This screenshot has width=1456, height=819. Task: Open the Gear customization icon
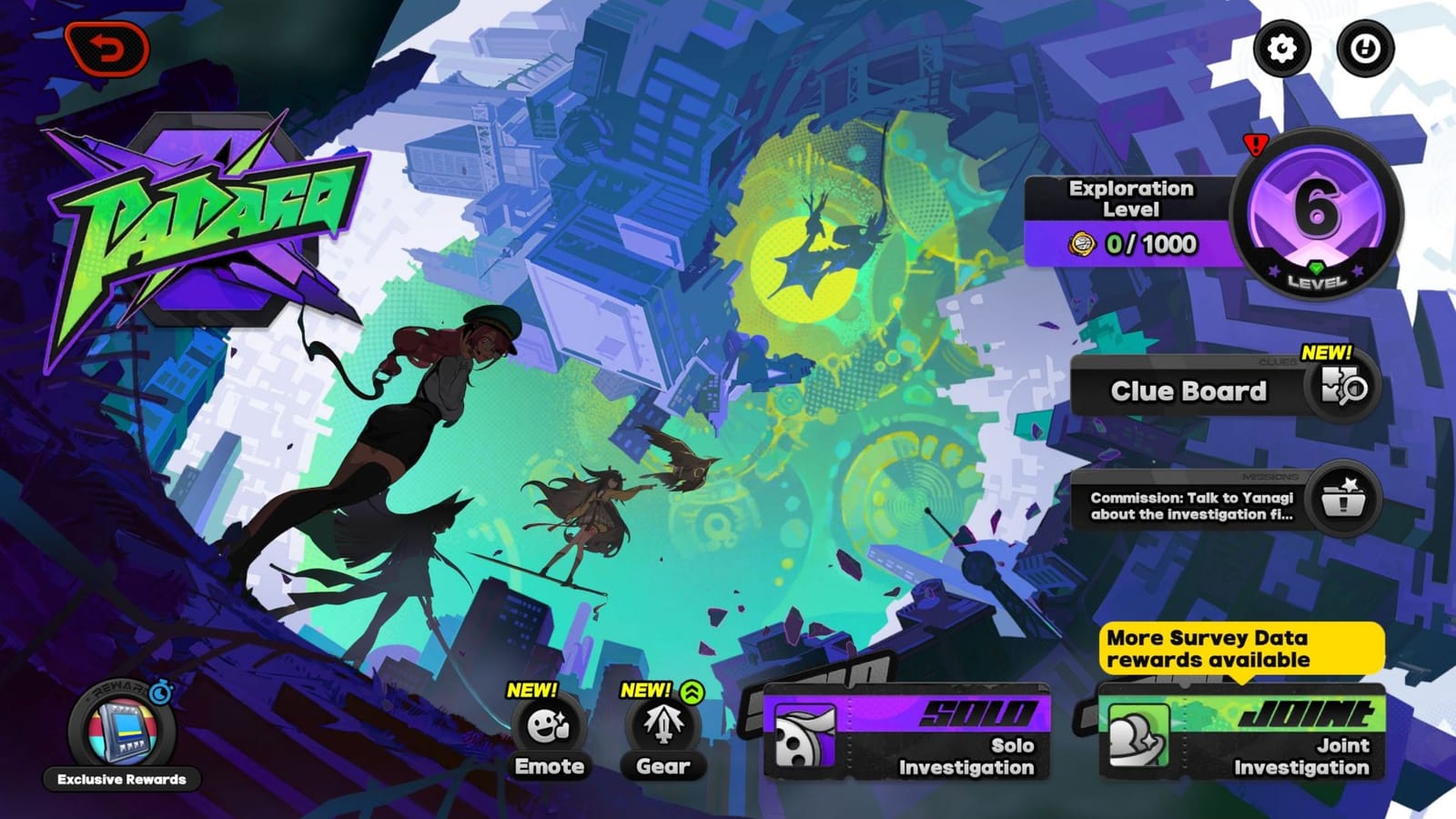663,723
